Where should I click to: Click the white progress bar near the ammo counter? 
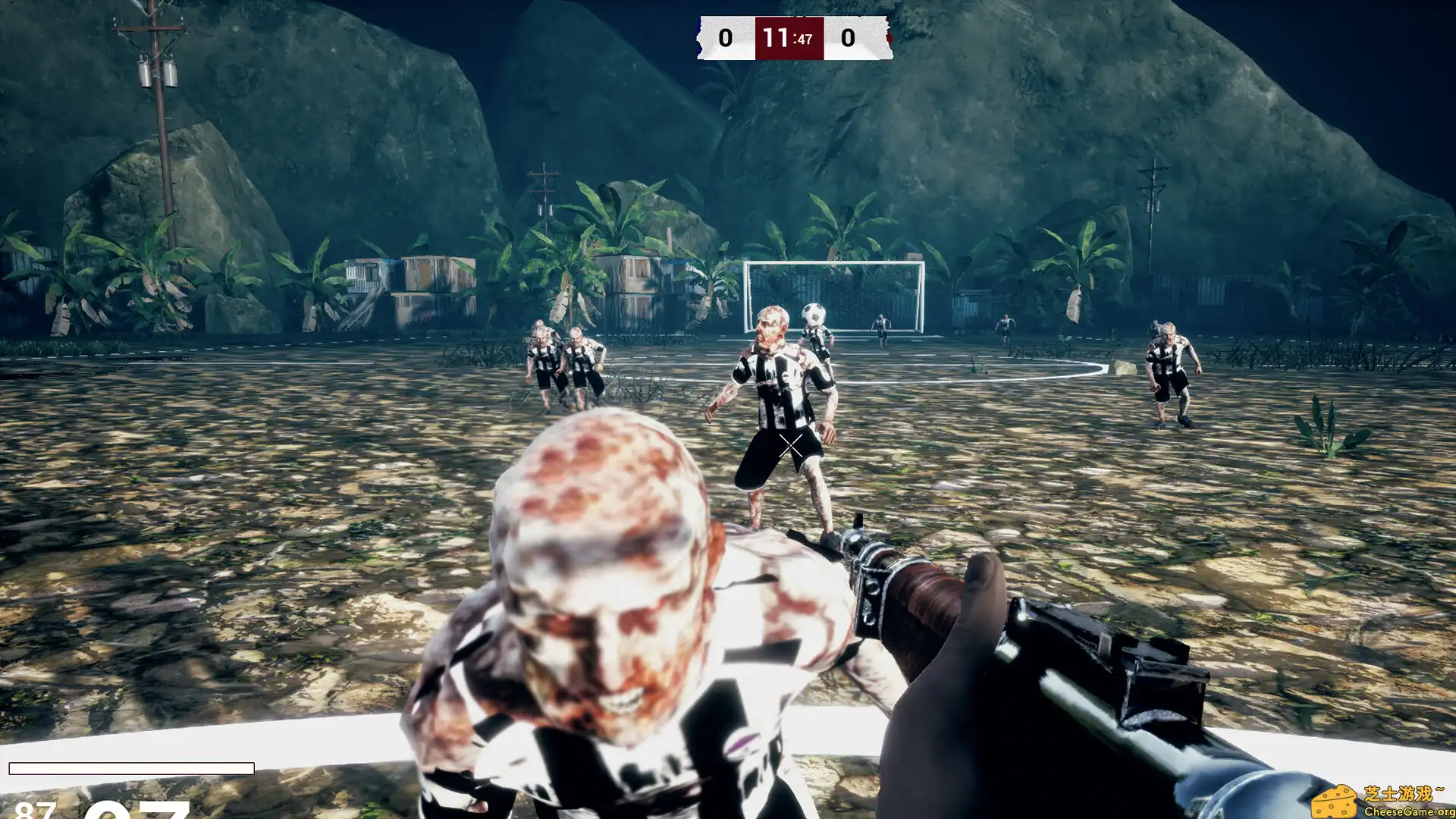click(x=133, y=768)
